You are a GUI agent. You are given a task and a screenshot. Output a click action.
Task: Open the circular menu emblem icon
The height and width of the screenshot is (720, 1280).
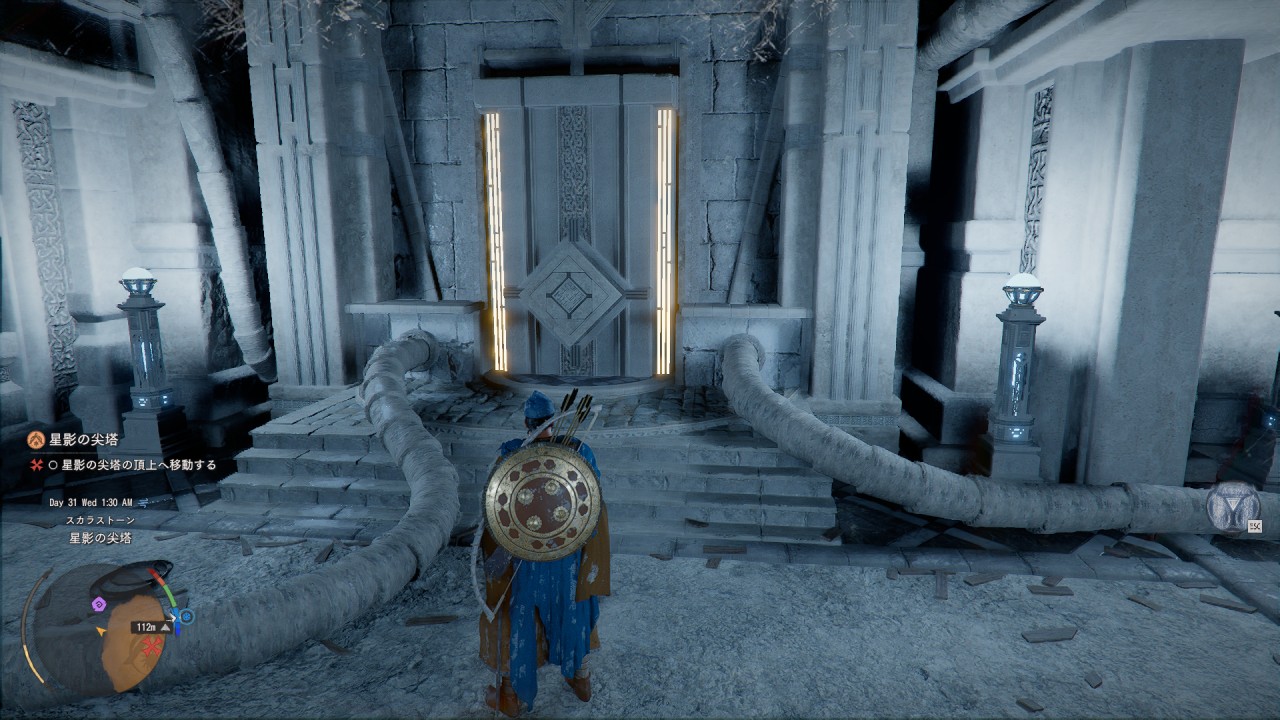(x=1232, y=505)
